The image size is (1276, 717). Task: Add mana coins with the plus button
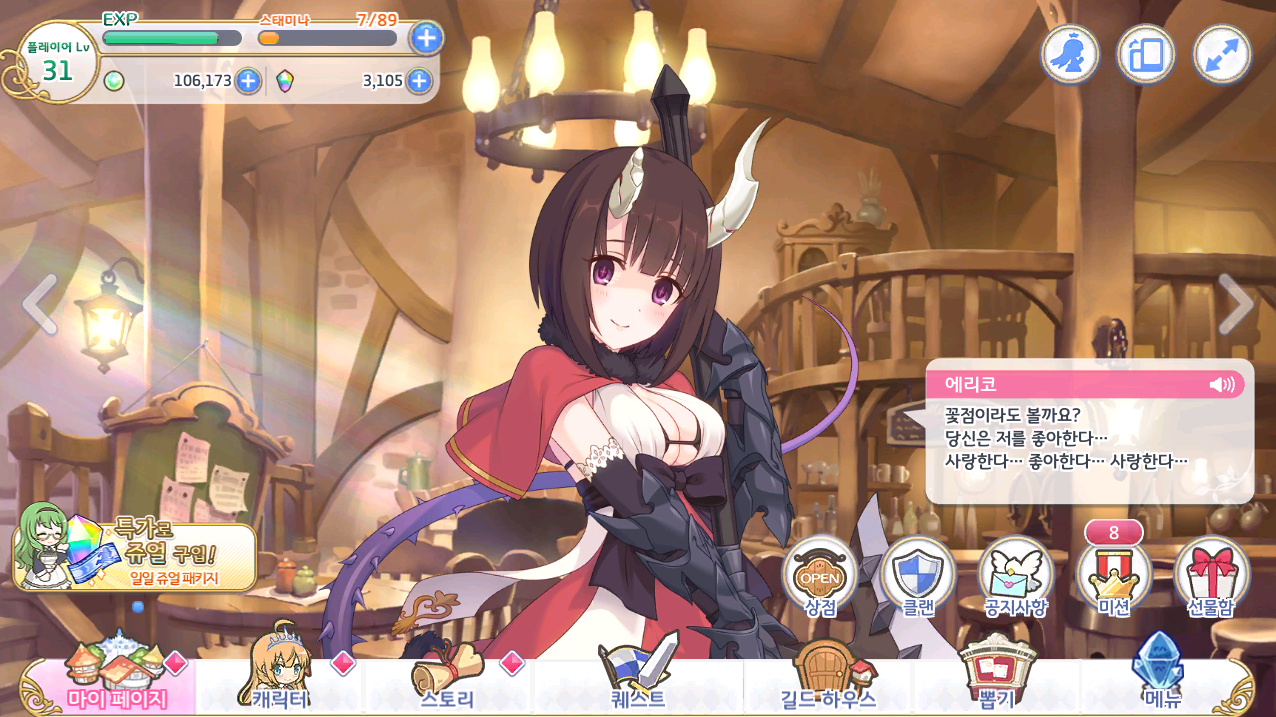click(x=248, y=81)
